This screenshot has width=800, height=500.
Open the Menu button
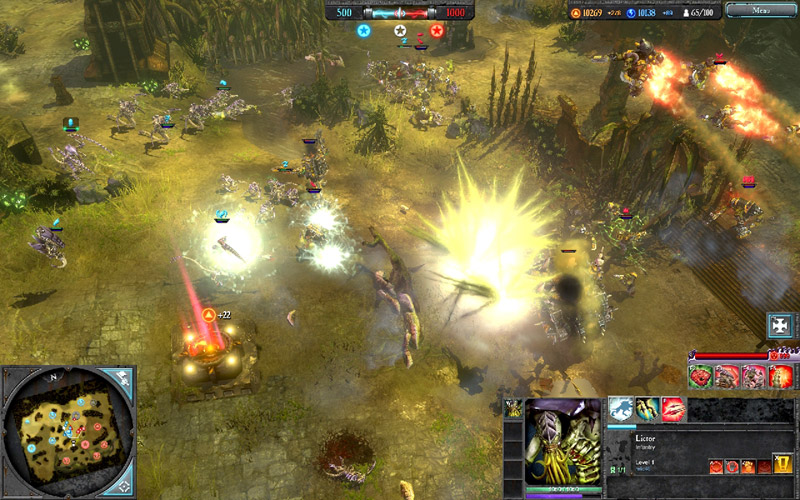click(x=762, y=10)
